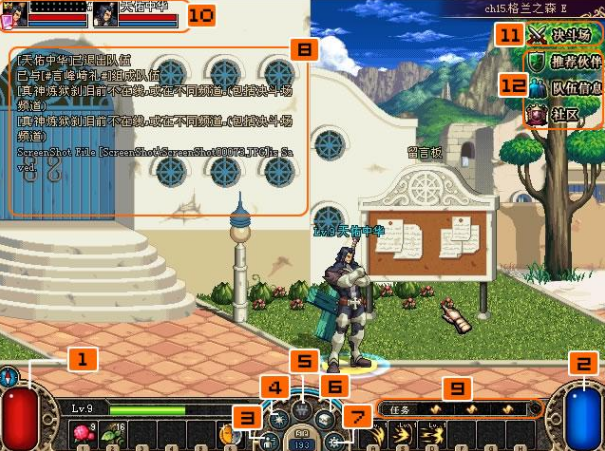
Task: Use the green leaf item in the hotbar
Action: coord(112,433)
